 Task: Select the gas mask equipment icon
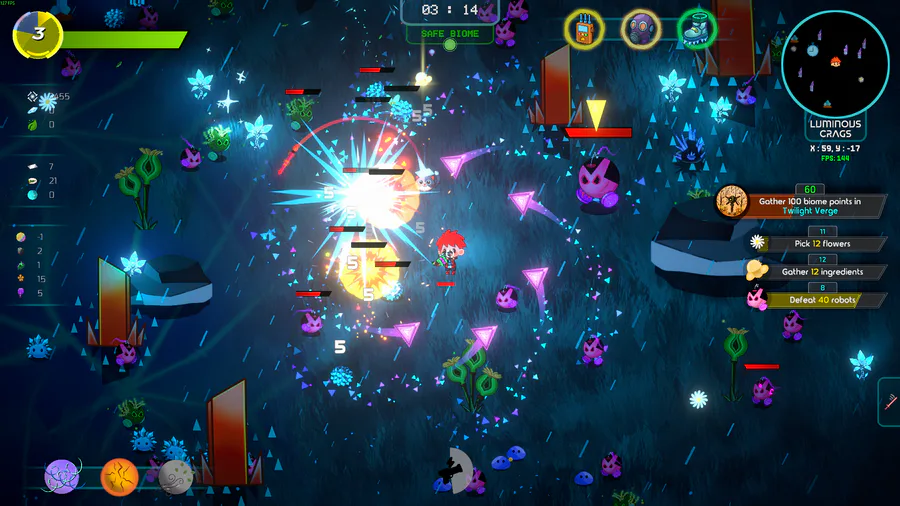[x=641, y=29]
